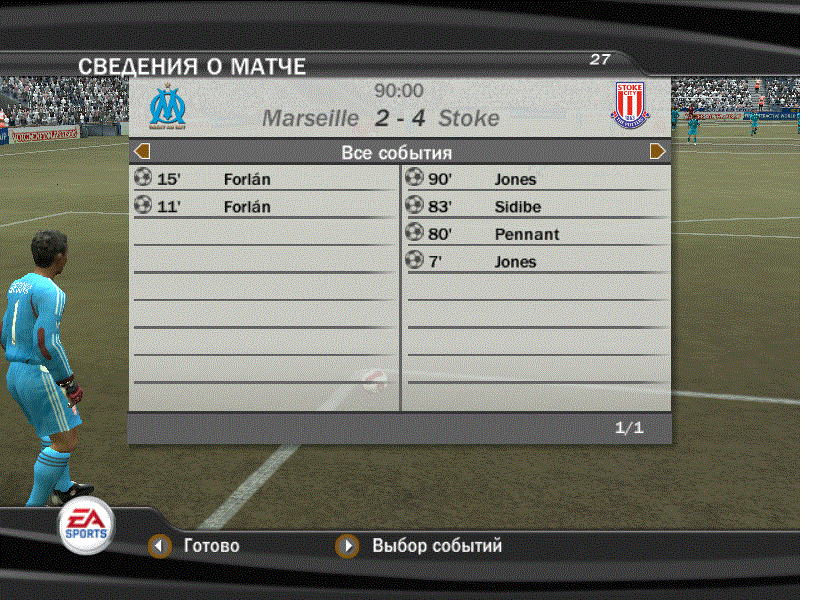Select Forlán's 11' goal row
The image size is (816, 600).
264,207
